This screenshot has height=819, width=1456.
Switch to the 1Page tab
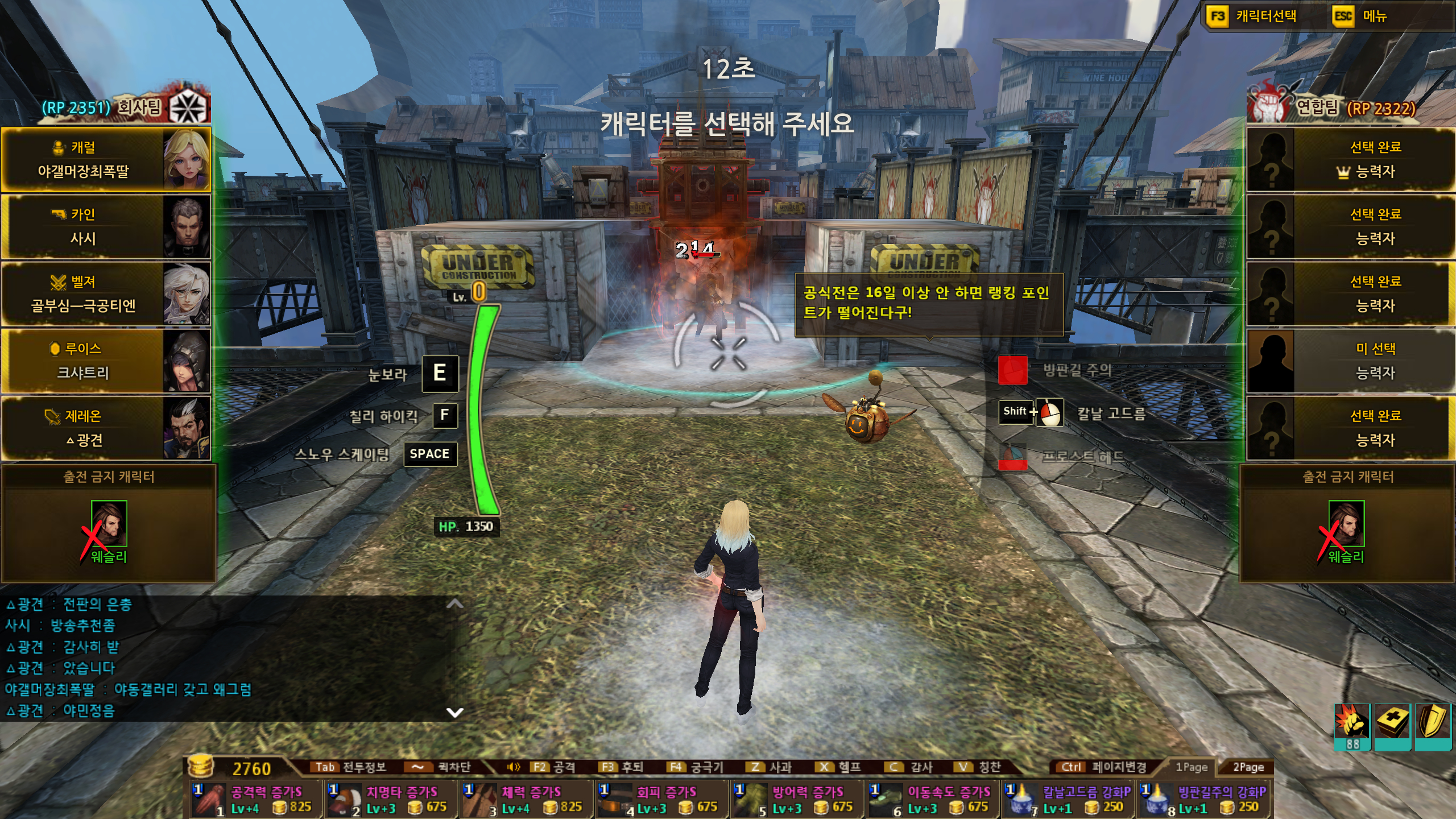coord(1191,767)
